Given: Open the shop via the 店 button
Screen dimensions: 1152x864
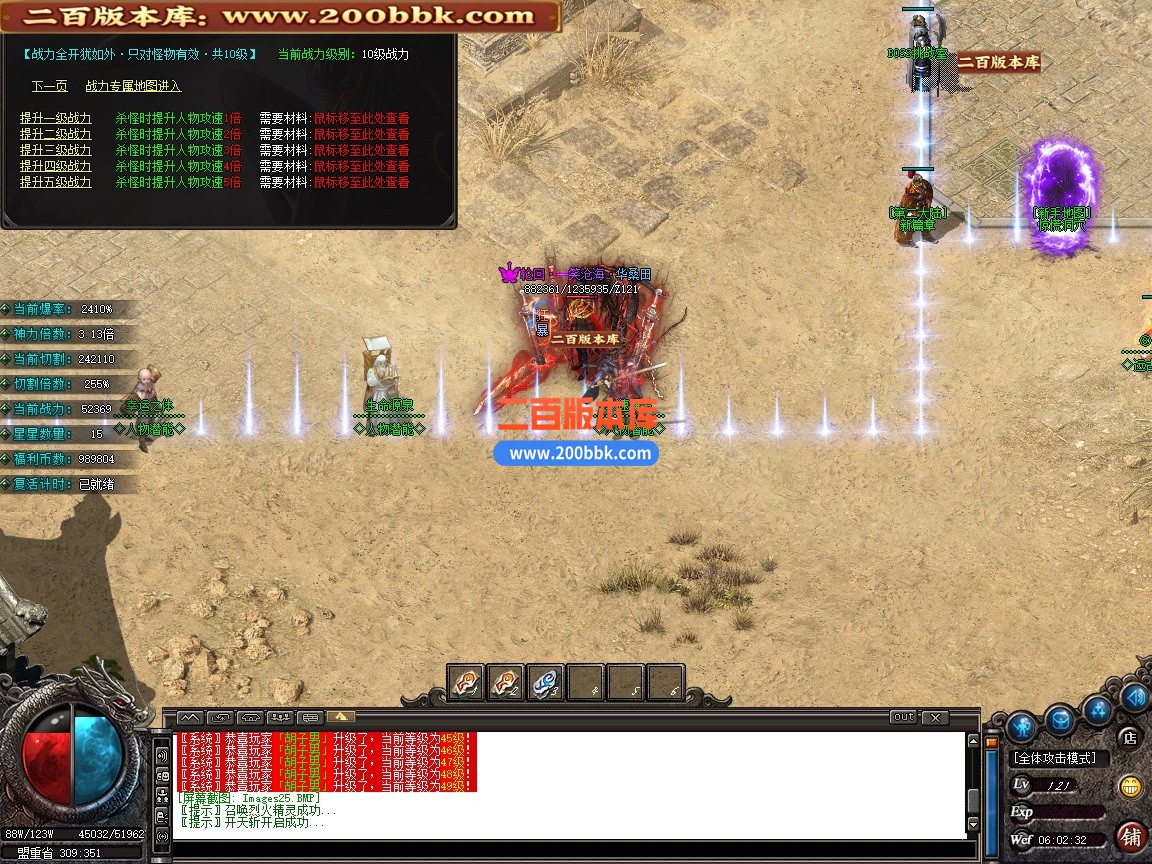Looking at the screenshot, I should (x=1130, y=738).
